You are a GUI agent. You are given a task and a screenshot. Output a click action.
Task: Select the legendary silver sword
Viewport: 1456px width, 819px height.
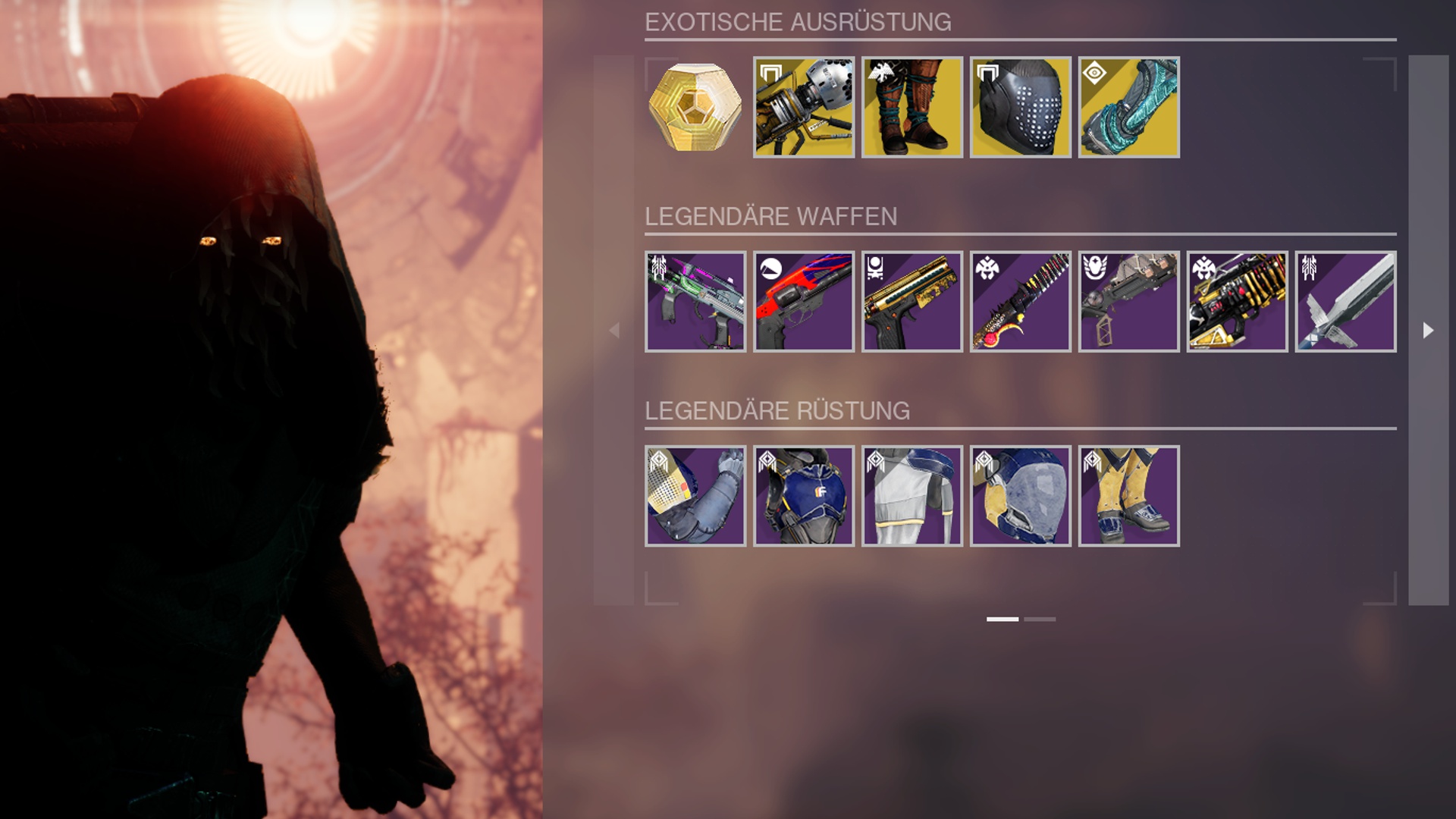1345,301
